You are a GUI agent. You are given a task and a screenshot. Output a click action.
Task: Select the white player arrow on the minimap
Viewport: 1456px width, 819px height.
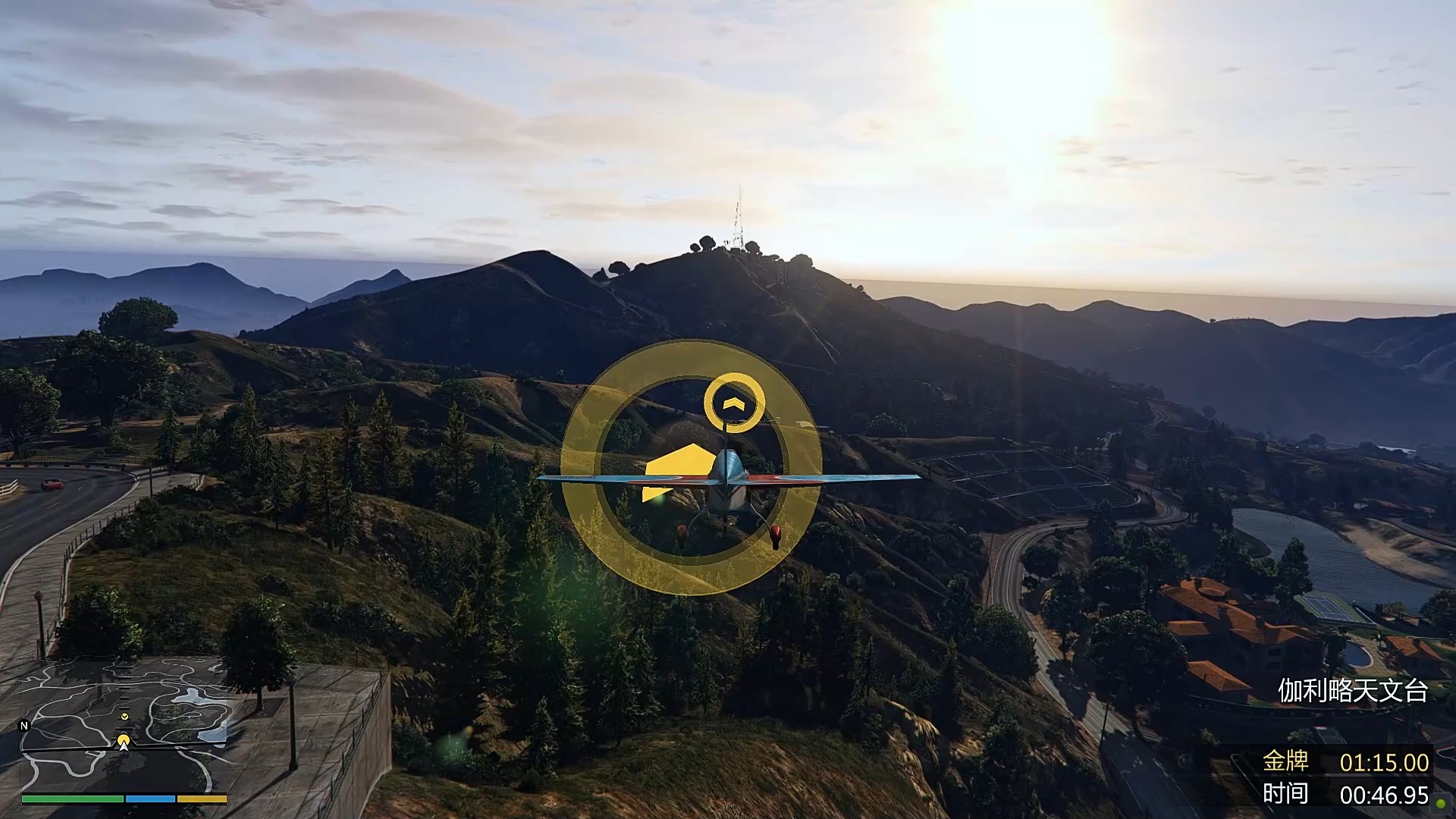[x=124, y=745]
